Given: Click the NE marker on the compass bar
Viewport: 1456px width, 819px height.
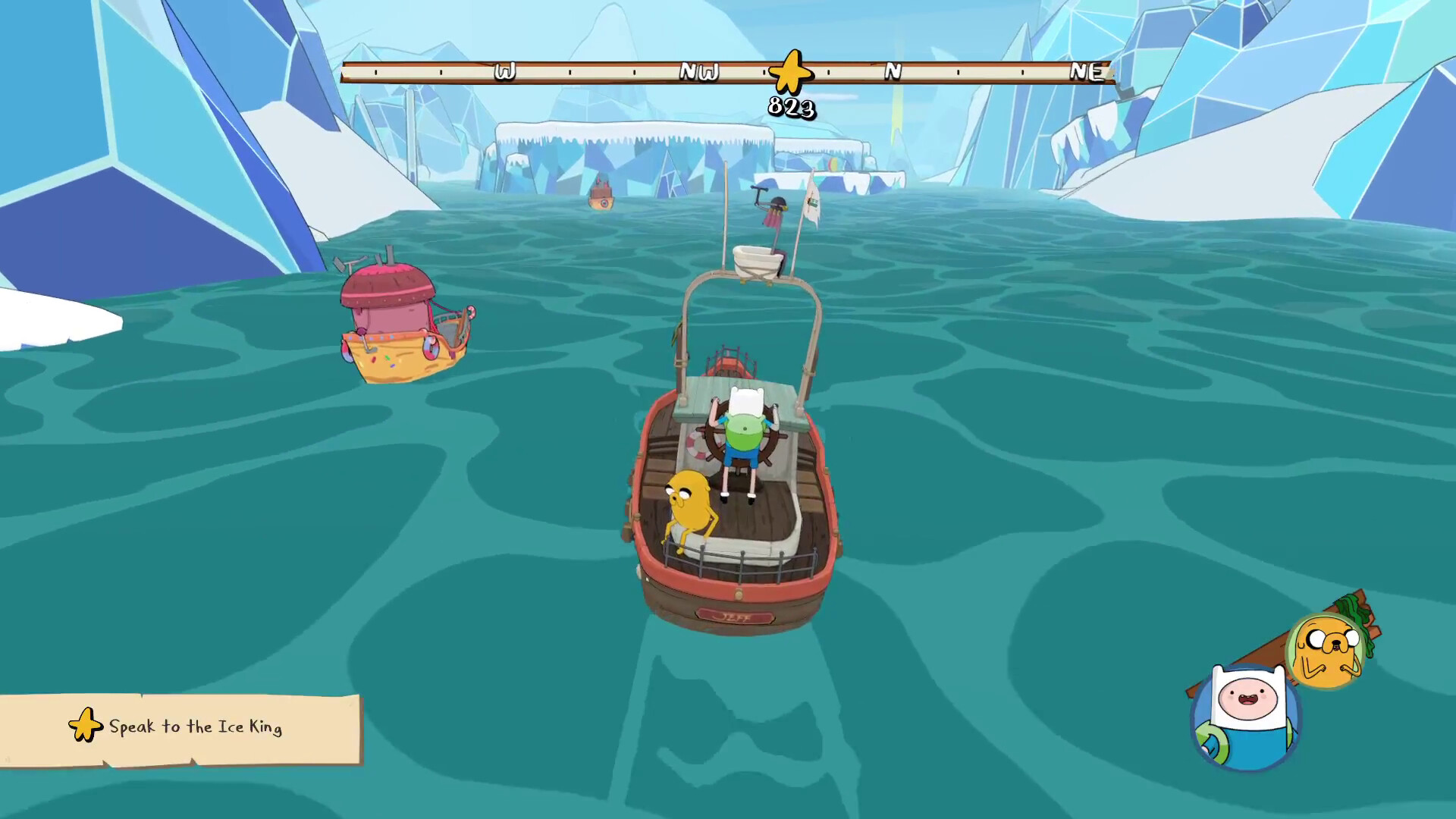Looking at the screenshot, I should pos(1087,73).
